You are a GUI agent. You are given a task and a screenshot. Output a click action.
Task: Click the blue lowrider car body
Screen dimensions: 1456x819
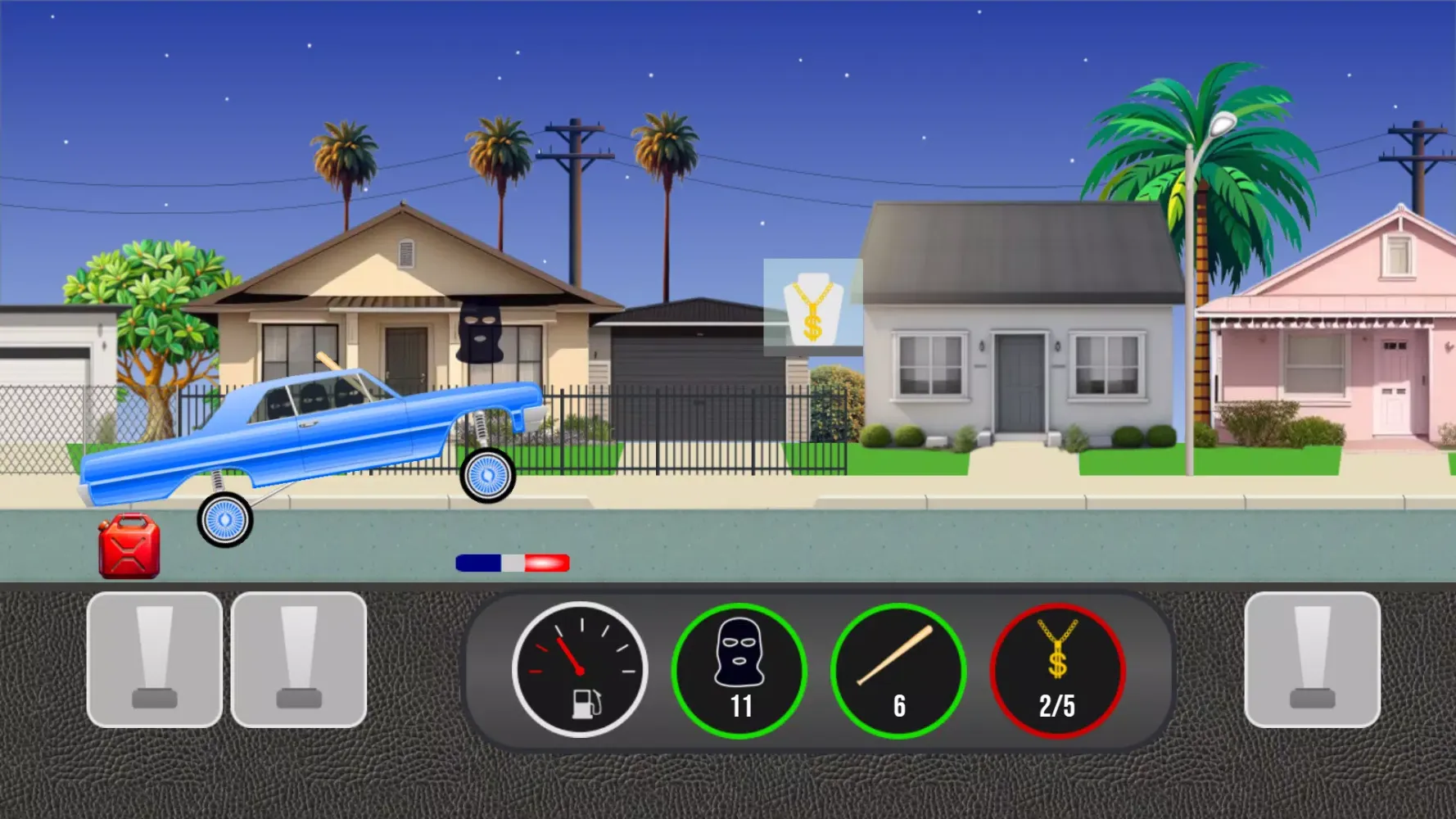pos(328,426)
